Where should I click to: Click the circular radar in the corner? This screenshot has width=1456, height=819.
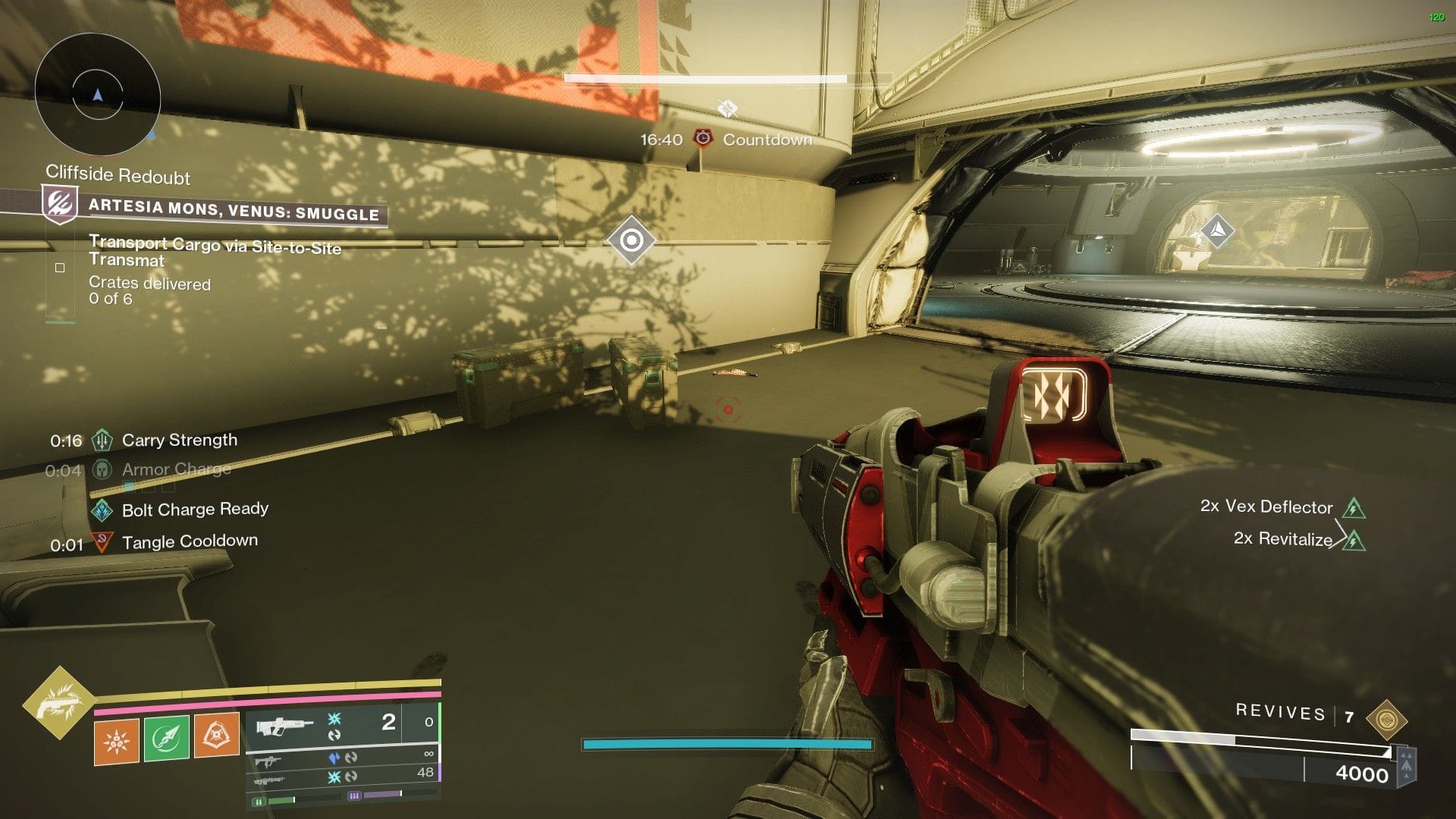pos(97,96)
